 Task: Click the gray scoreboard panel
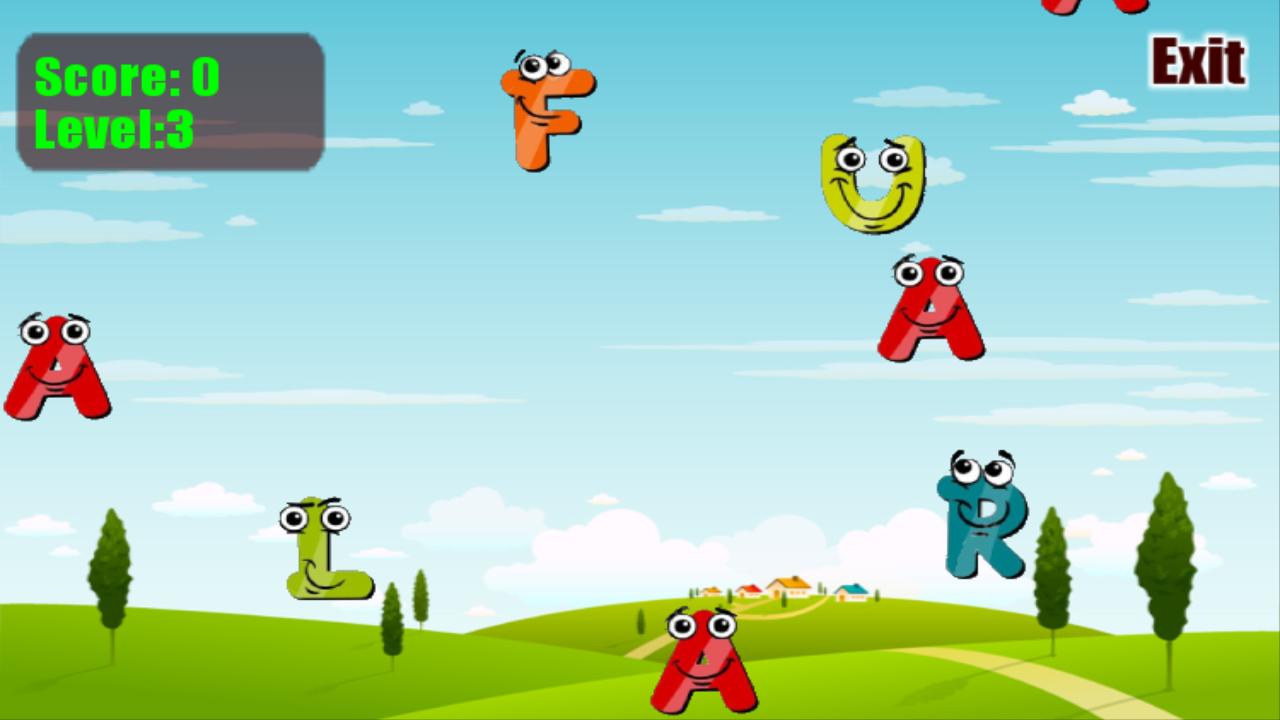(170, 100)
